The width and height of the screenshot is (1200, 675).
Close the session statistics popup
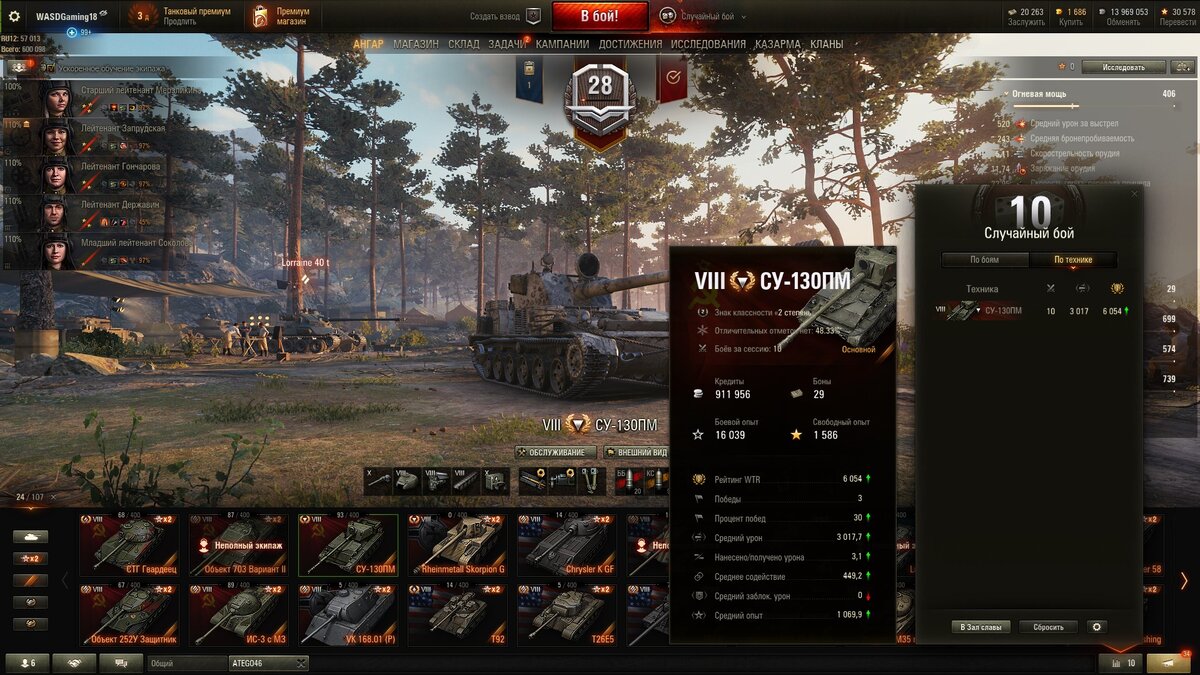pos(1134,194)
